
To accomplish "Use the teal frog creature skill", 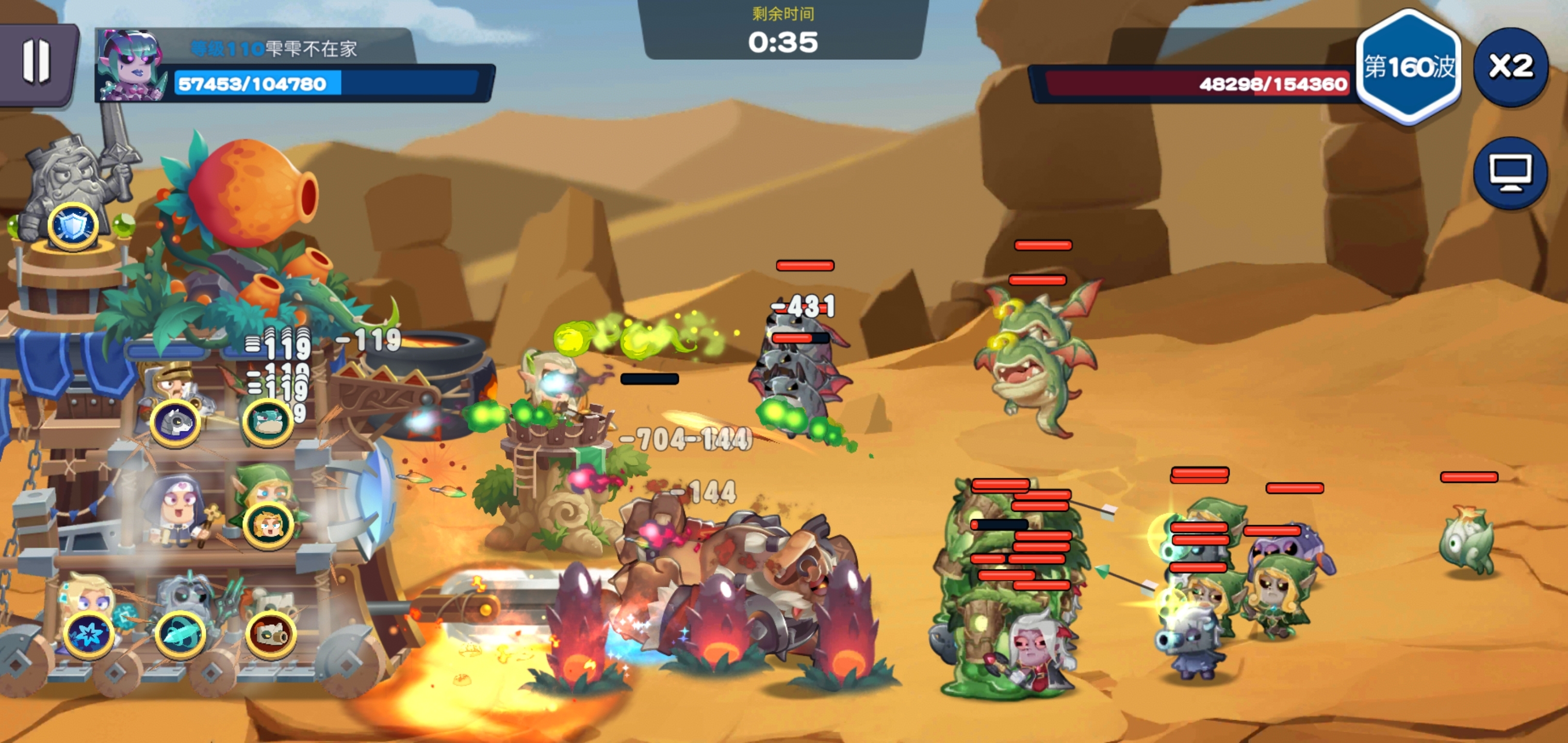I will pos(267,421).
